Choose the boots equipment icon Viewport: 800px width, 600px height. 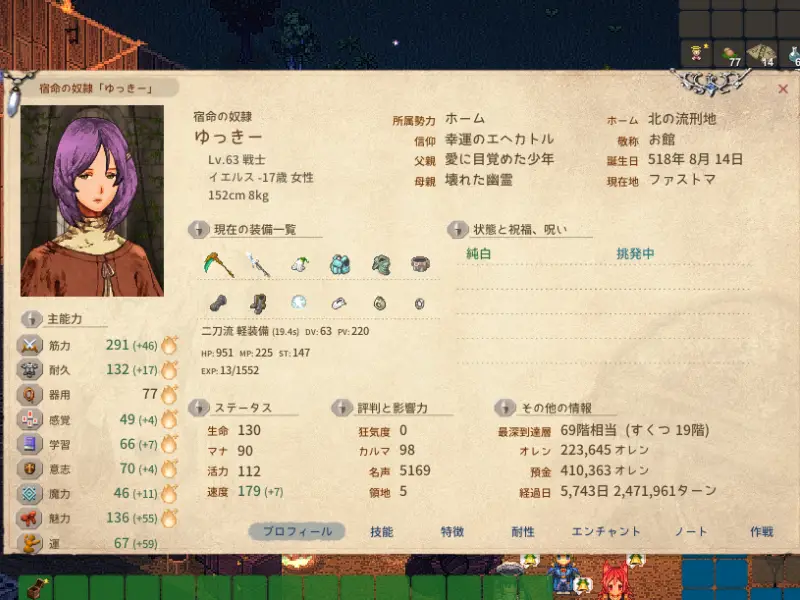(258, 303)
